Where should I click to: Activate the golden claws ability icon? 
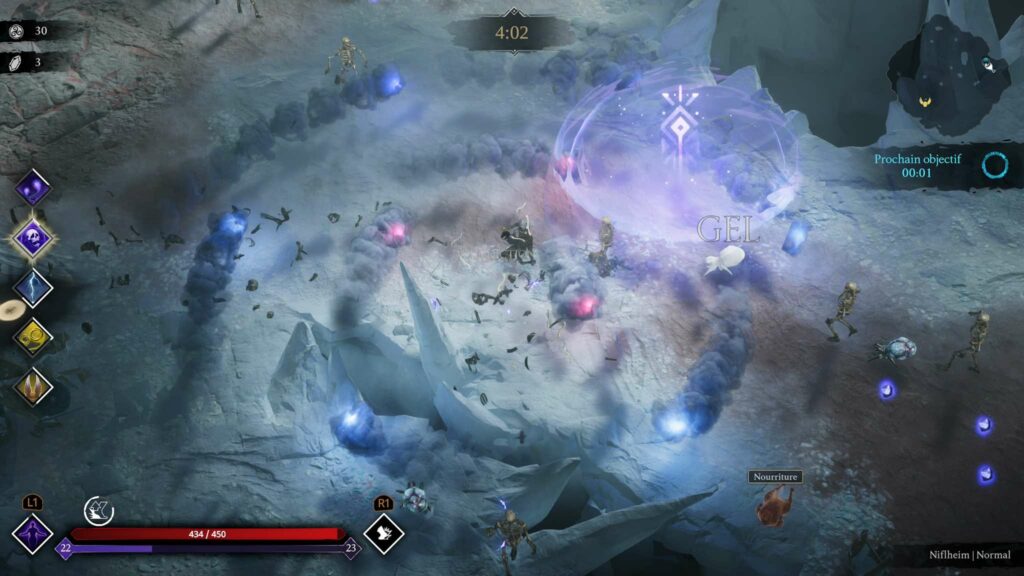click(33, 386)
